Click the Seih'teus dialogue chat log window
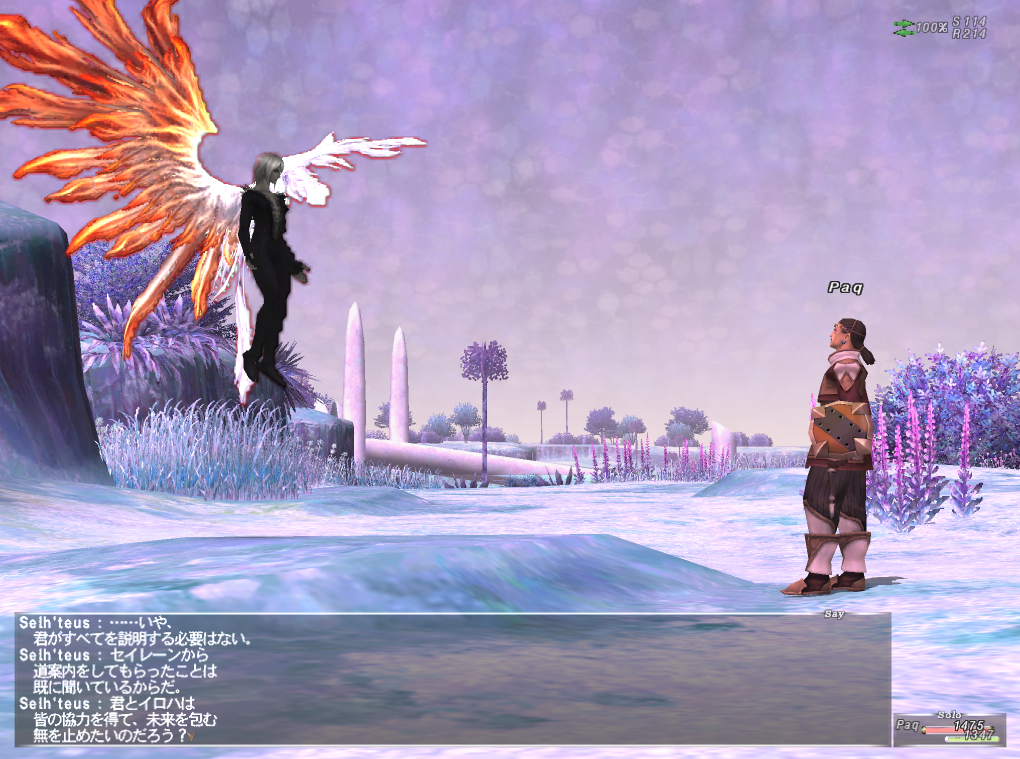Viewport: 1020px width, 759px height. point(450,680)
